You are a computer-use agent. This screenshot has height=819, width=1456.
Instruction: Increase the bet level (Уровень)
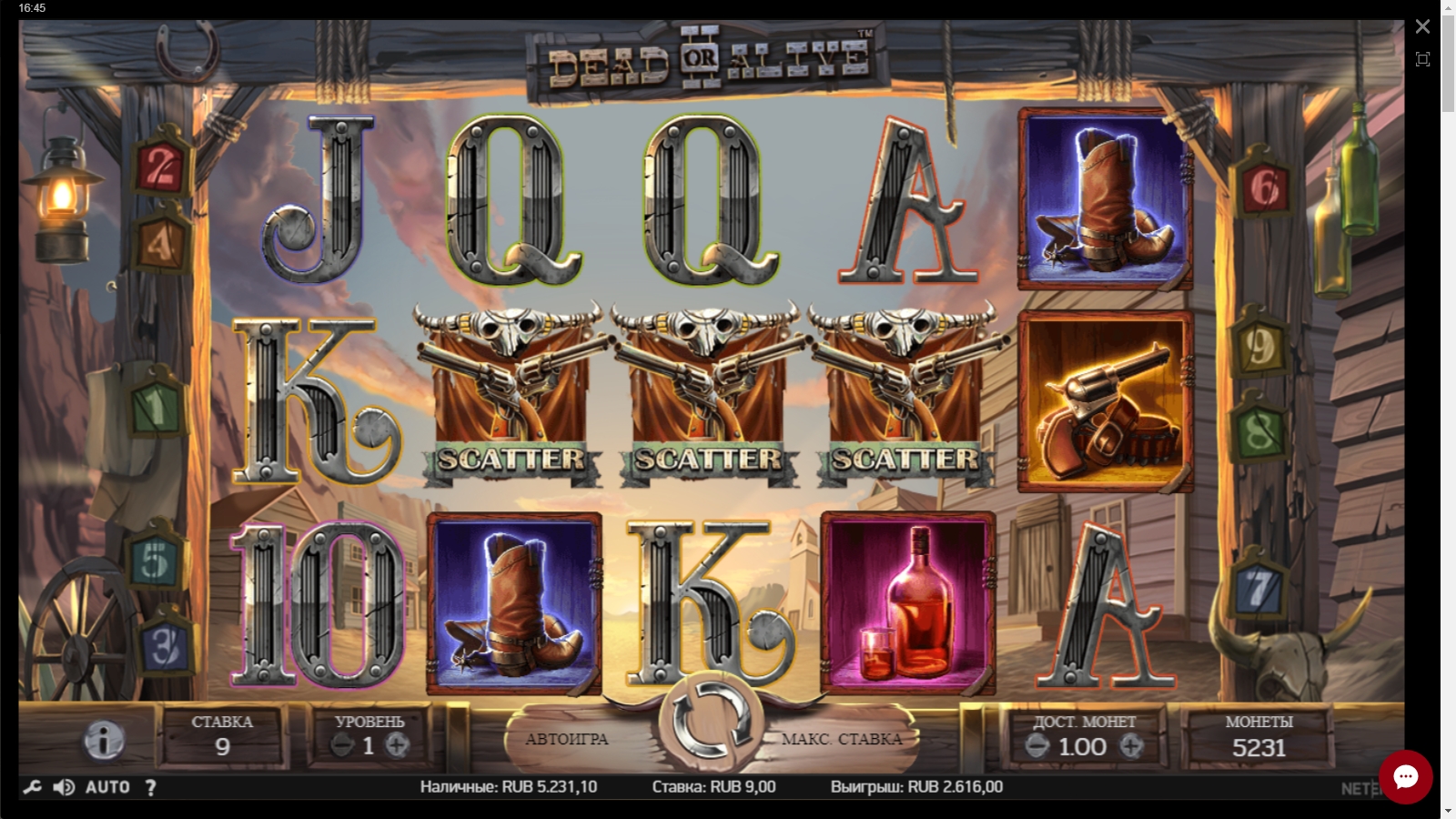pyautogui.click(x=396, y=746)
